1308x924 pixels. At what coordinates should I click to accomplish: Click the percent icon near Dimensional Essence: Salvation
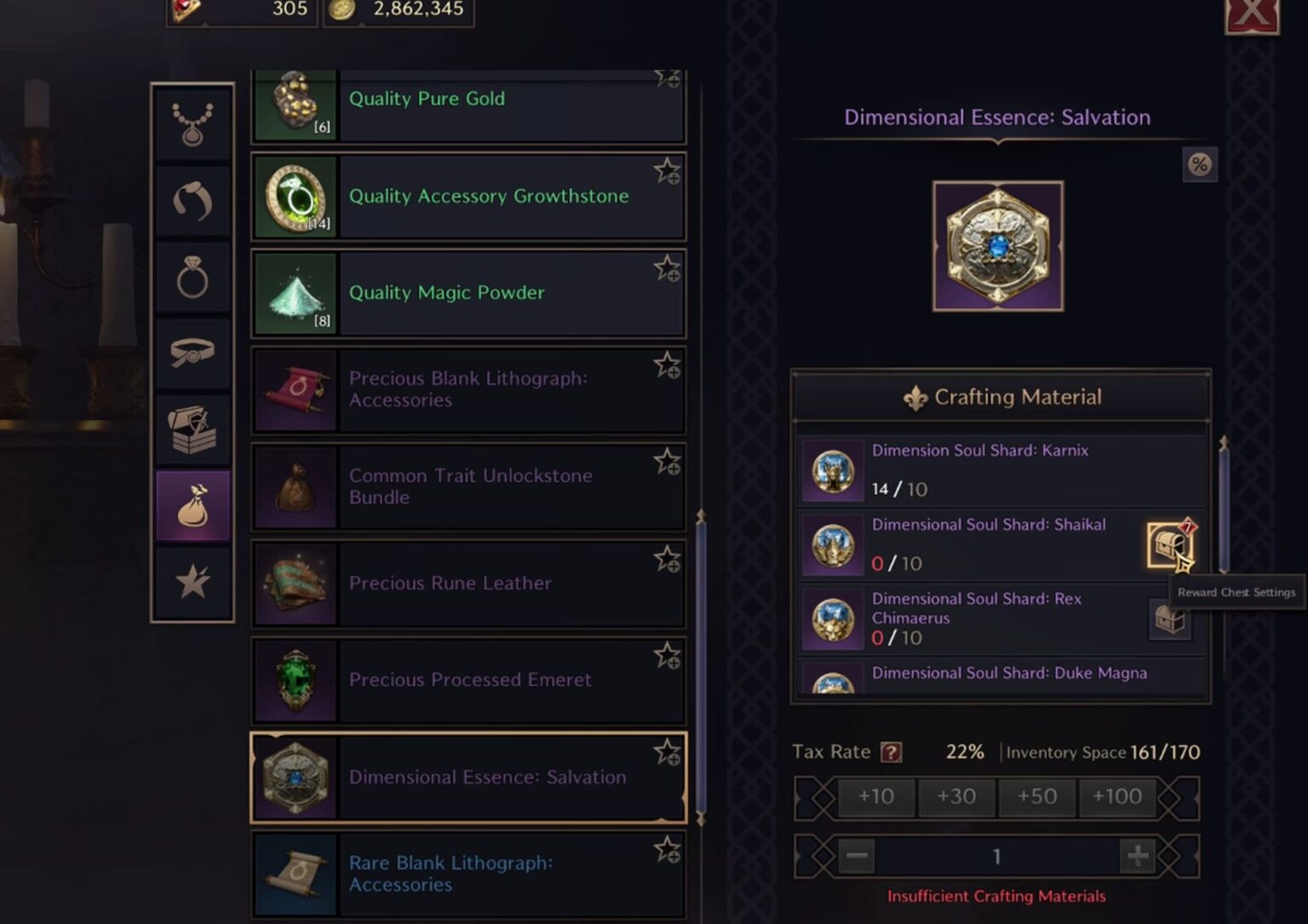point(1200,165)
